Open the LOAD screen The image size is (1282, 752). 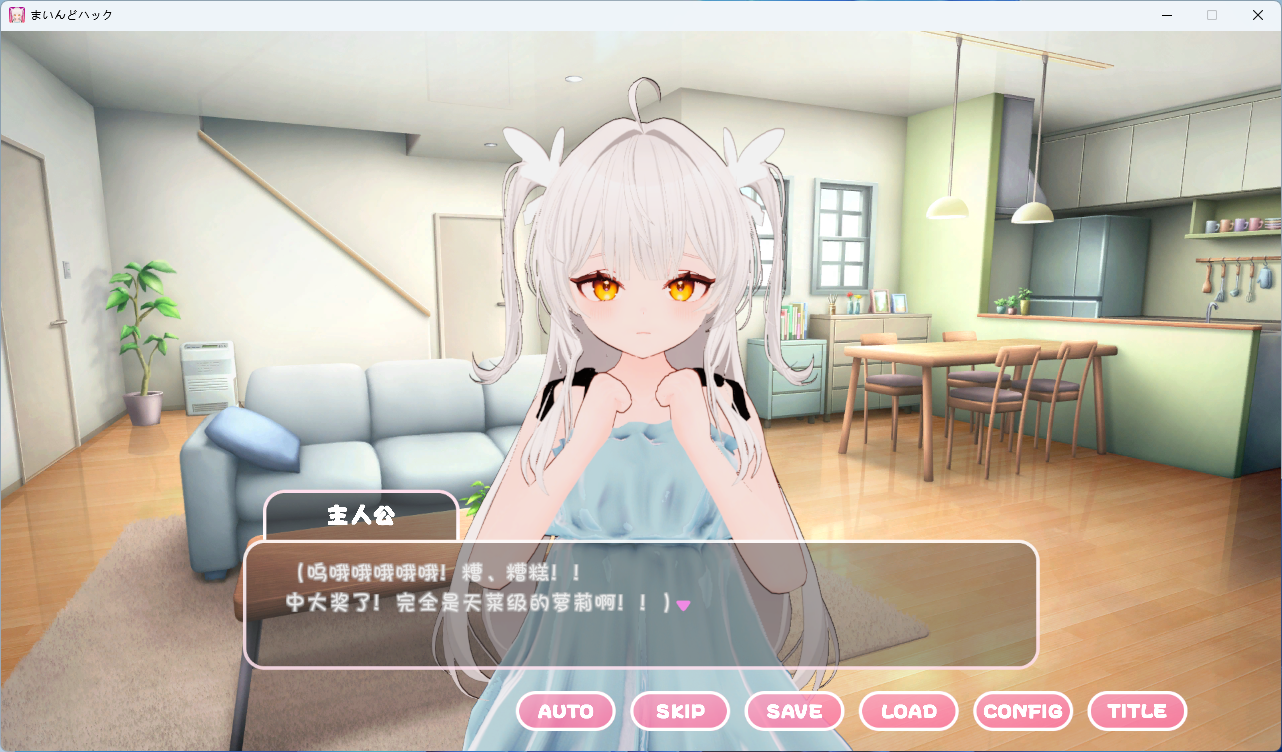tap(908, 711)
